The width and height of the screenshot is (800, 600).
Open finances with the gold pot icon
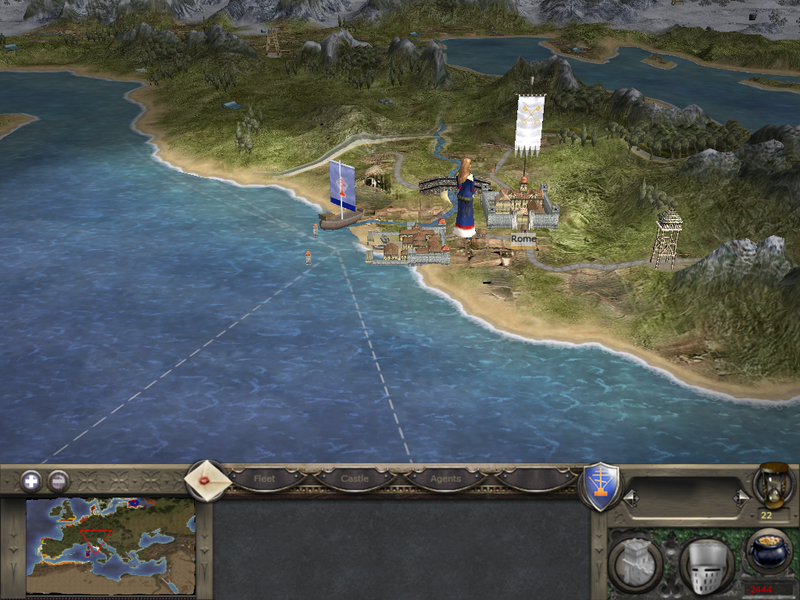768,552
